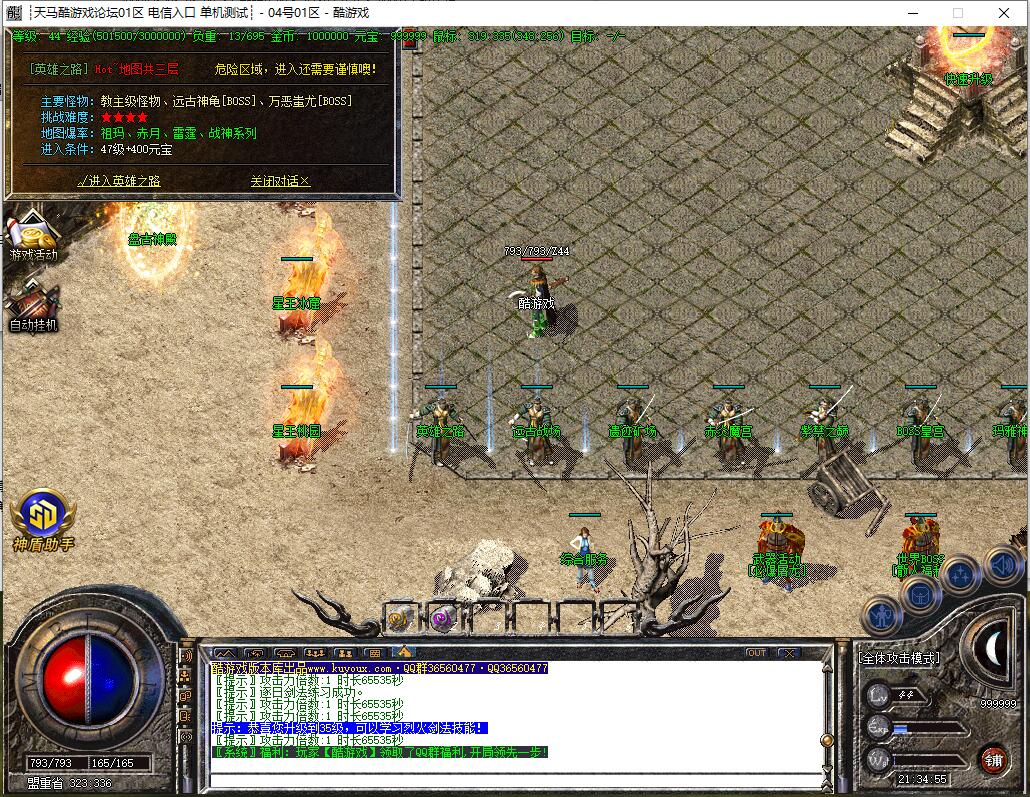The height and width of the screenshot is (797, 1030).
Task: Enter the Hero's Road via 进入英雄之路
Action: [x=119, y=181]
